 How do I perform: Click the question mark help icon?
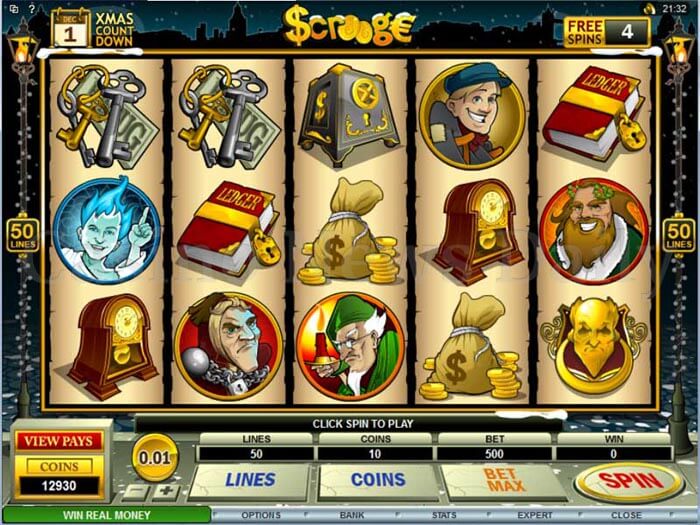coord(31,8)
